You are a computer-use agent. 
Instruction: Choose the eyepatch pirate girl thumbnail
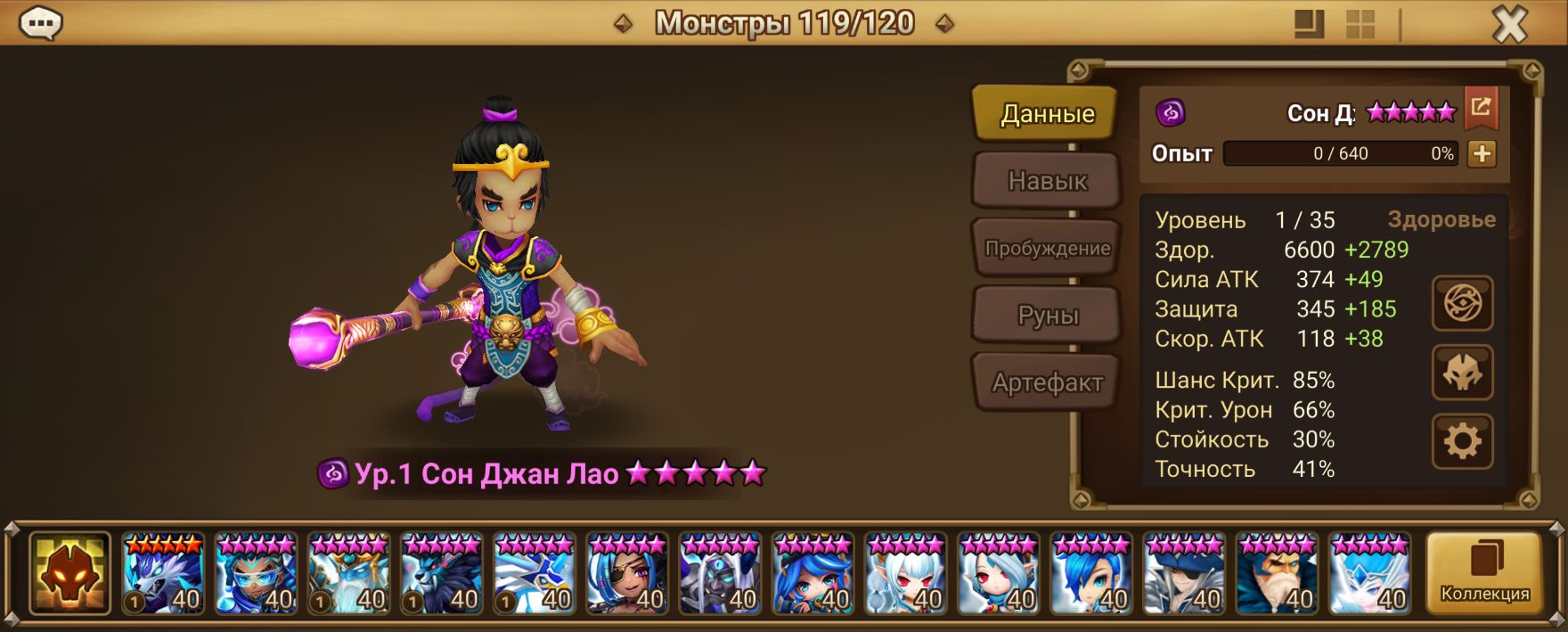point(627,573)
